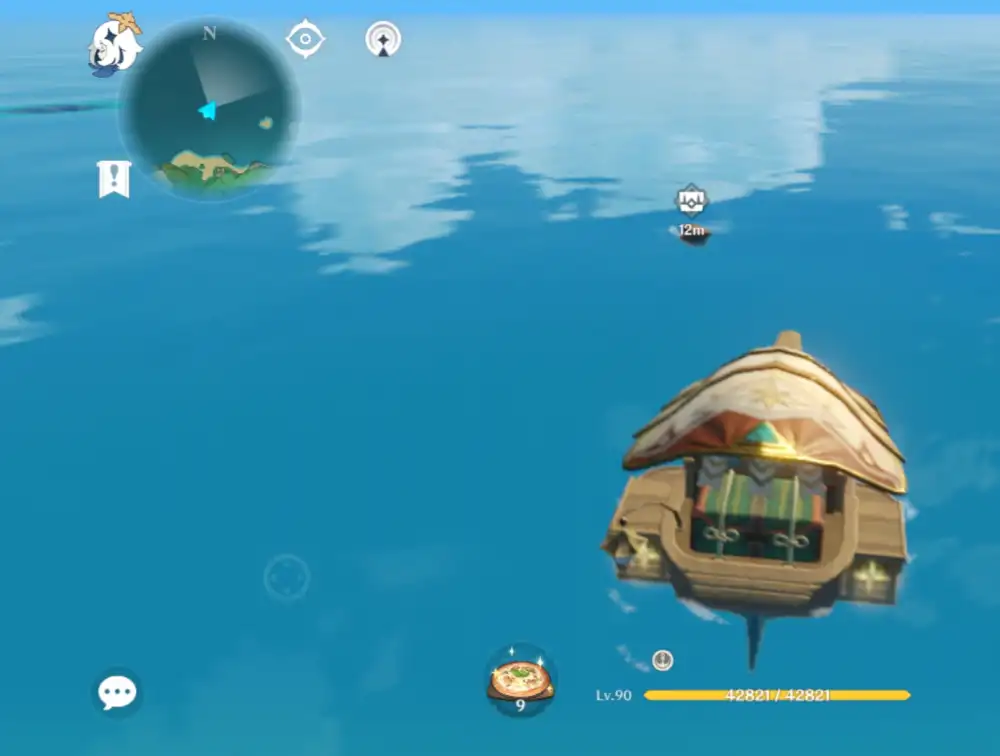This screenshot has height=756, width=1000.
Task: Open the quest log exclamation bookmark
Action: pyautogui.click(x=114, y=179)
